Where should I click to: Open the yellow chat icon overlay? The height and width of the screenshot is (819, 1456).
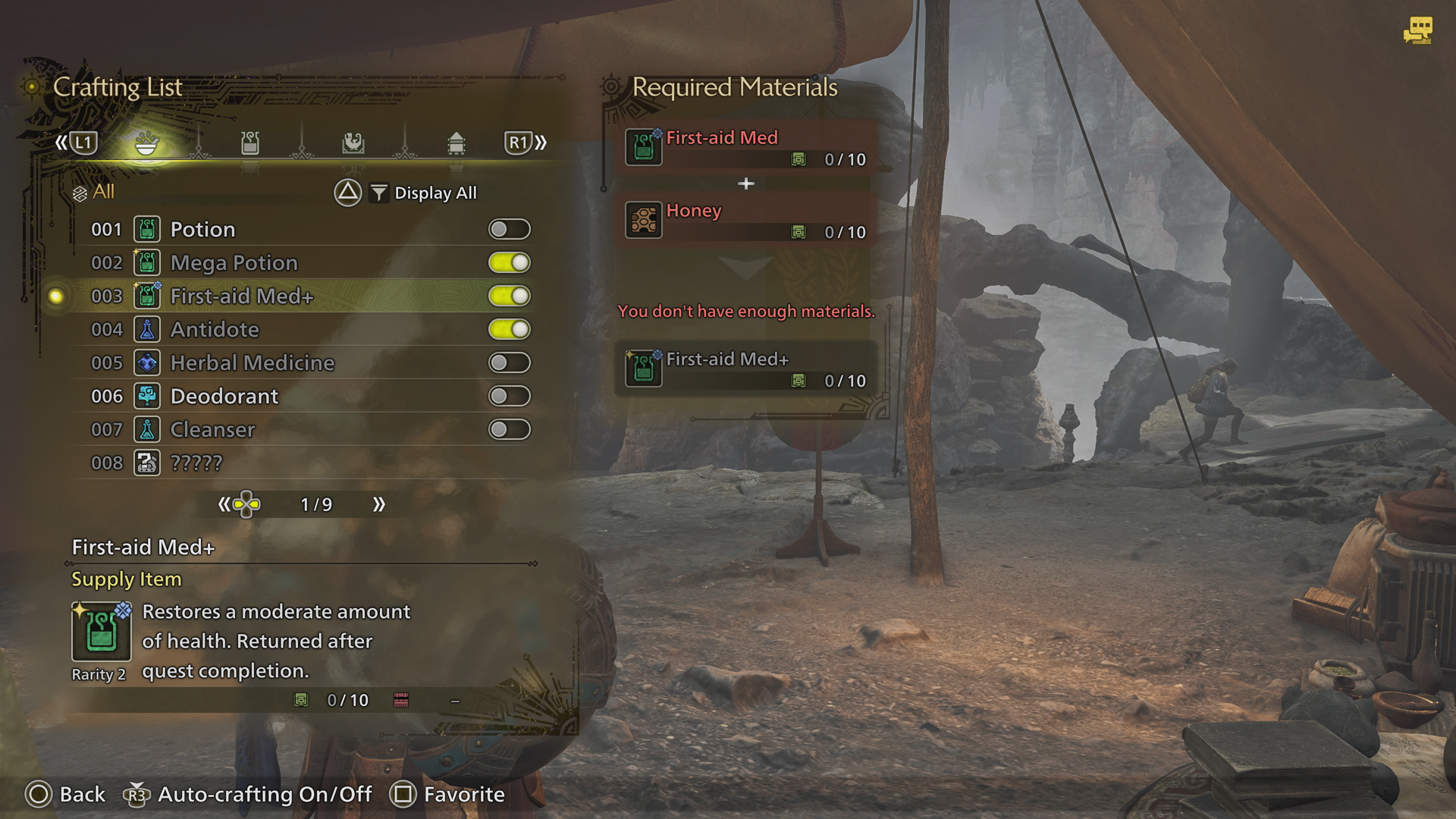1417,31
